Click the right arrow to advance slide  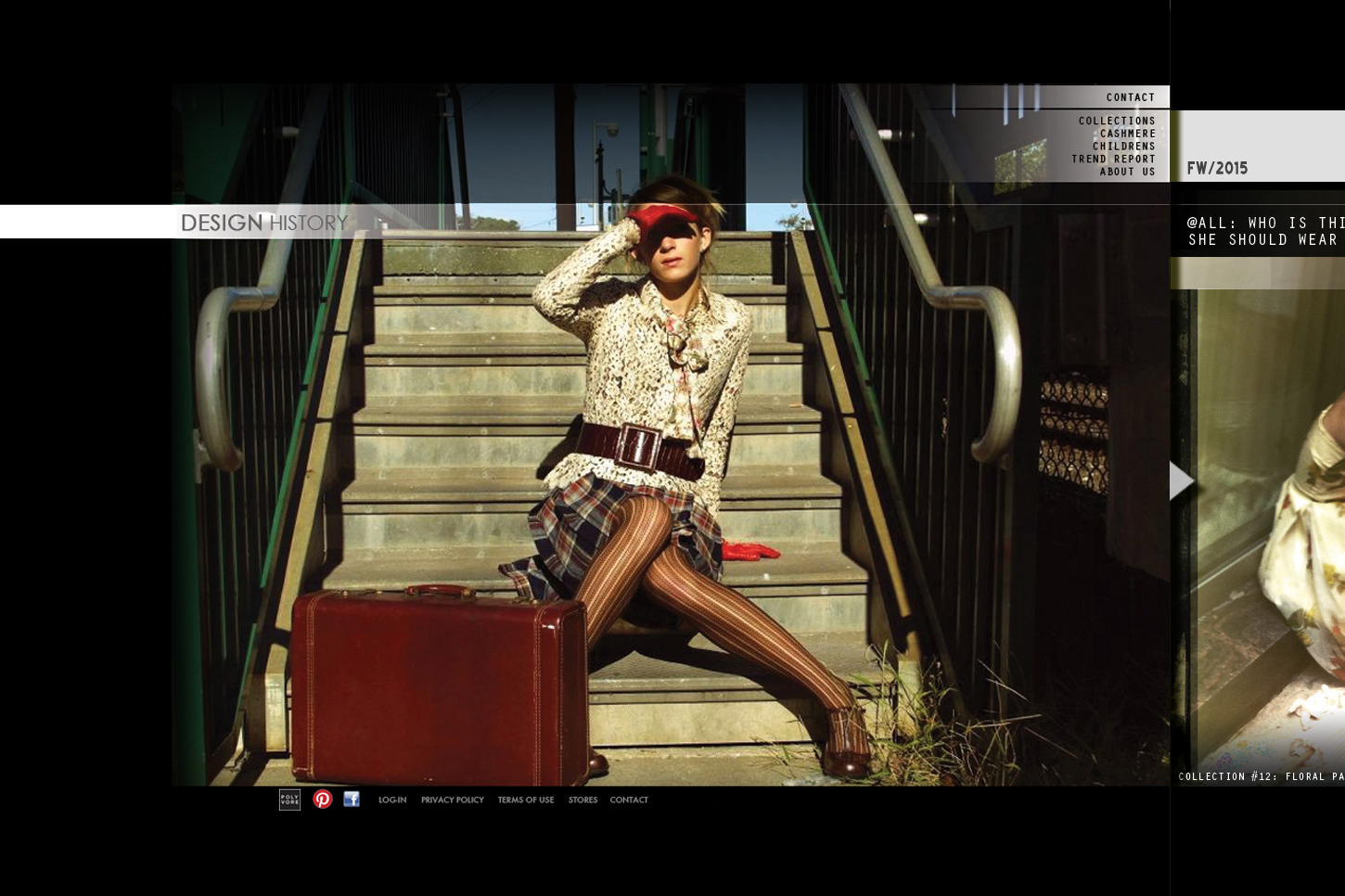(x=1181, y=480)
